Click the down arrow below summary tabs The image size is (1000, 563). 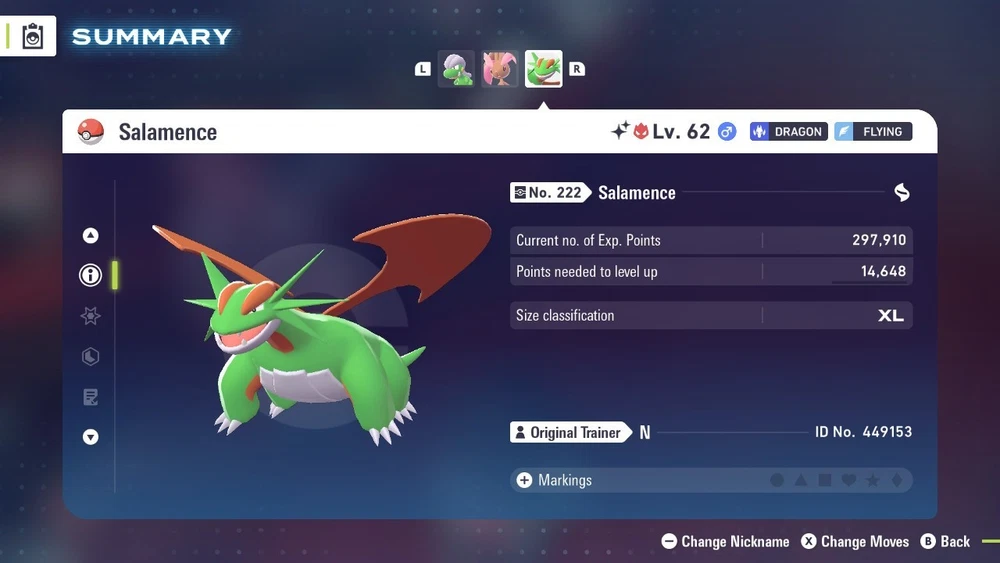[91, 437]
